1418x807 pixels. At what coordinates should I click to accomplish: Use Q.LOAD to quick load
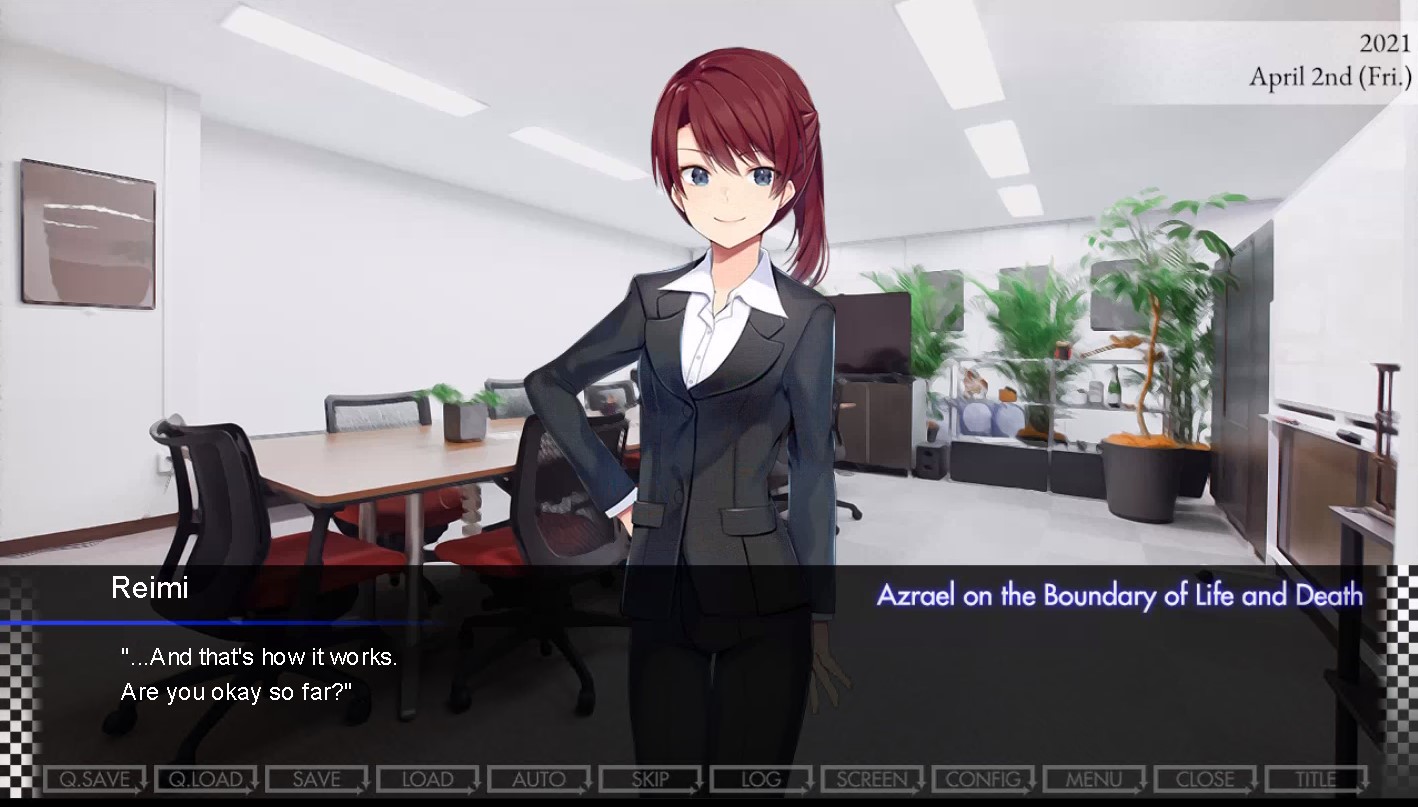click(205, 779)
